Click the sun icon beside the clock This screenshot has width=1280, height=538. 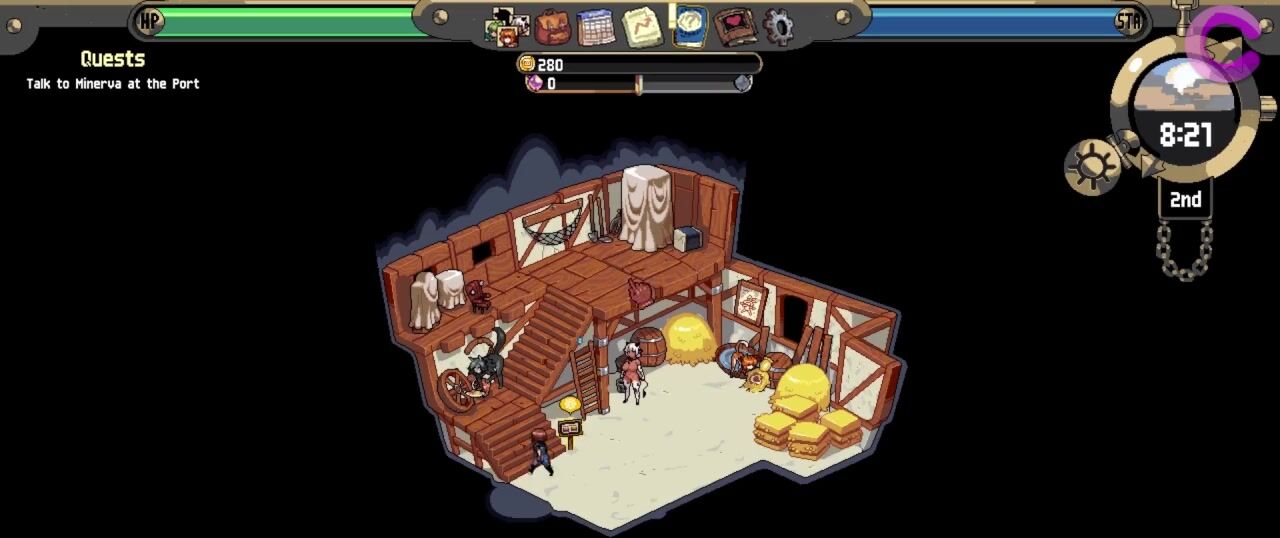pos(1092,166)
